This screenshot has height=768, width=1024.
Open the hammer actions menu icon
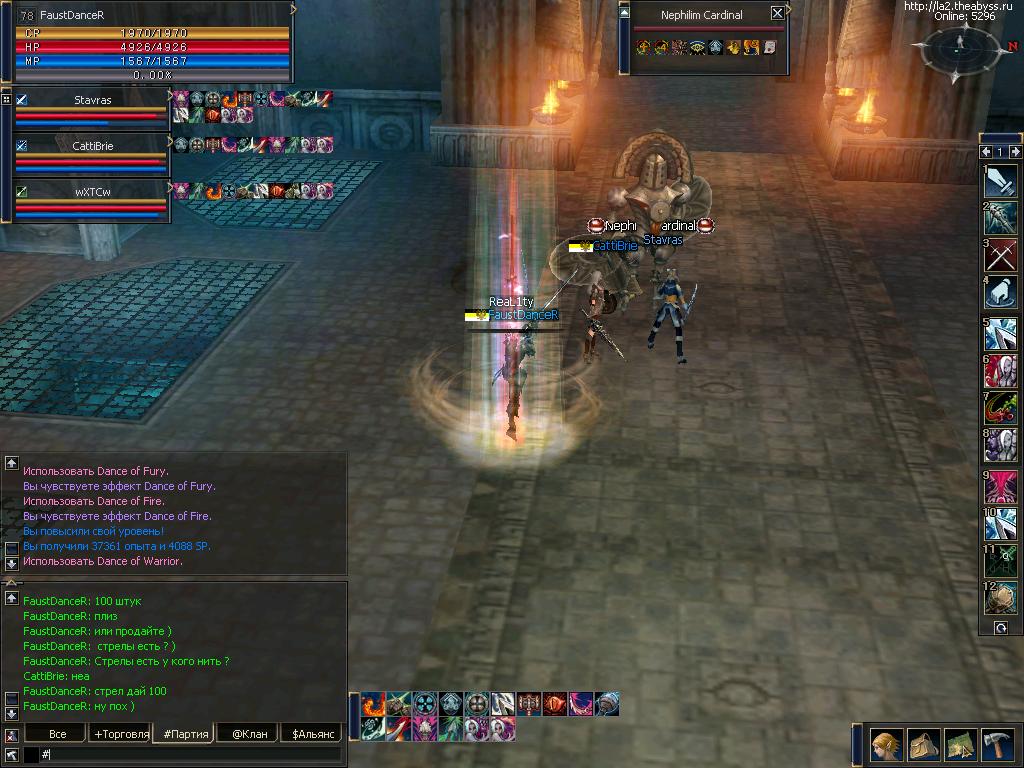(996, 746)
